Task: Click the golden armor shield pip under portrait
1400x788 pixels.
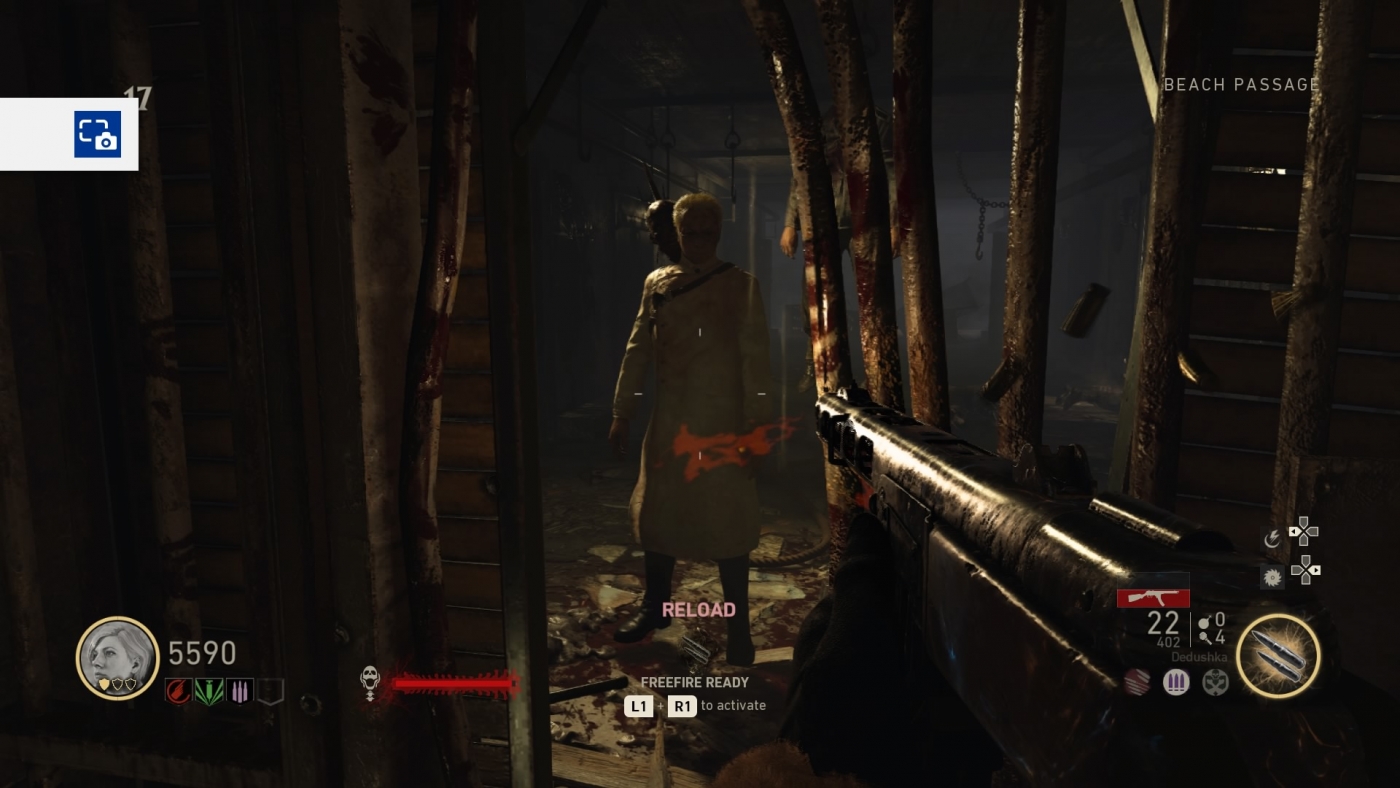Action: 104,682
